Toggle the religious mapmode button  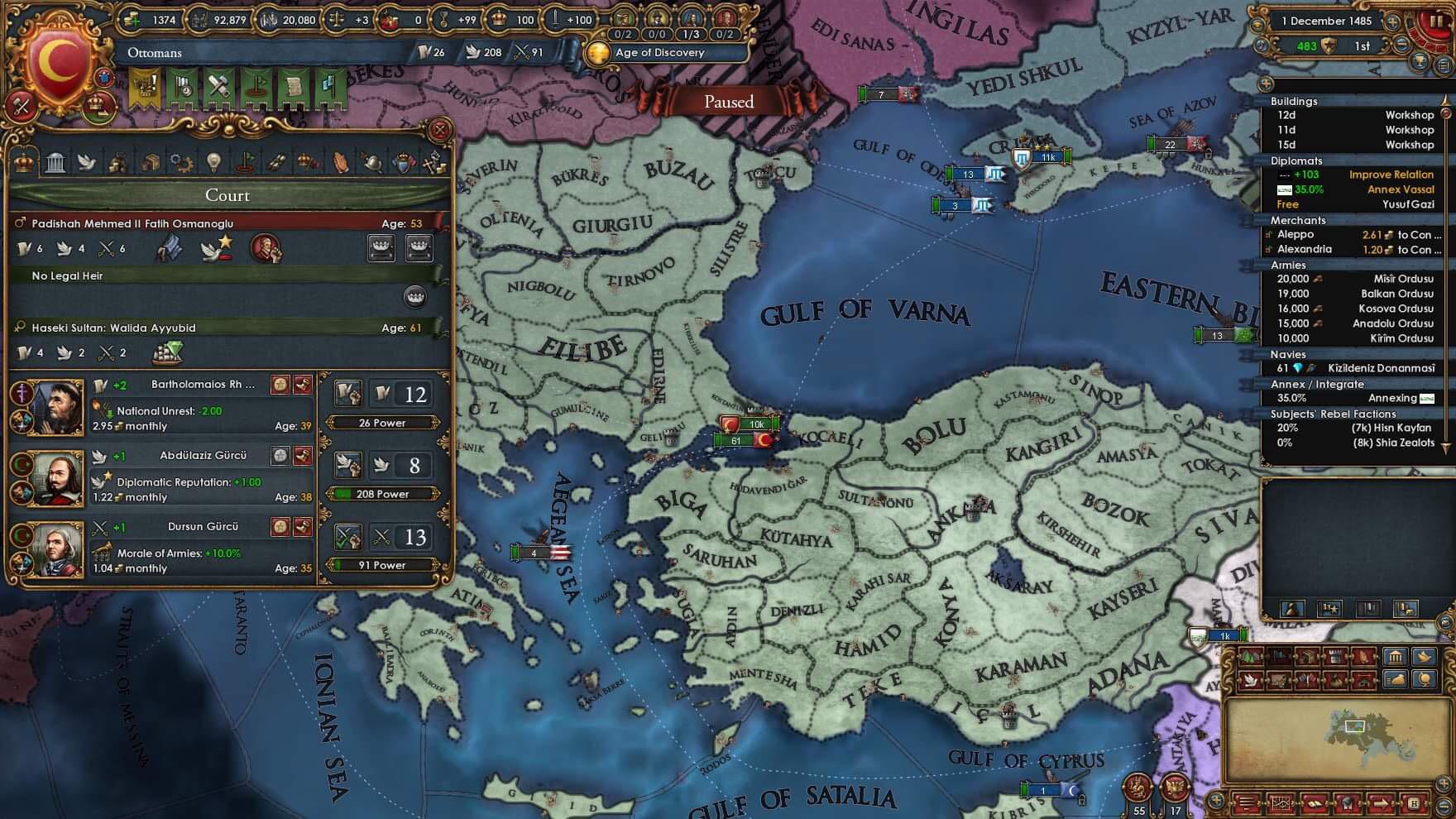(x=1363, y=656)
